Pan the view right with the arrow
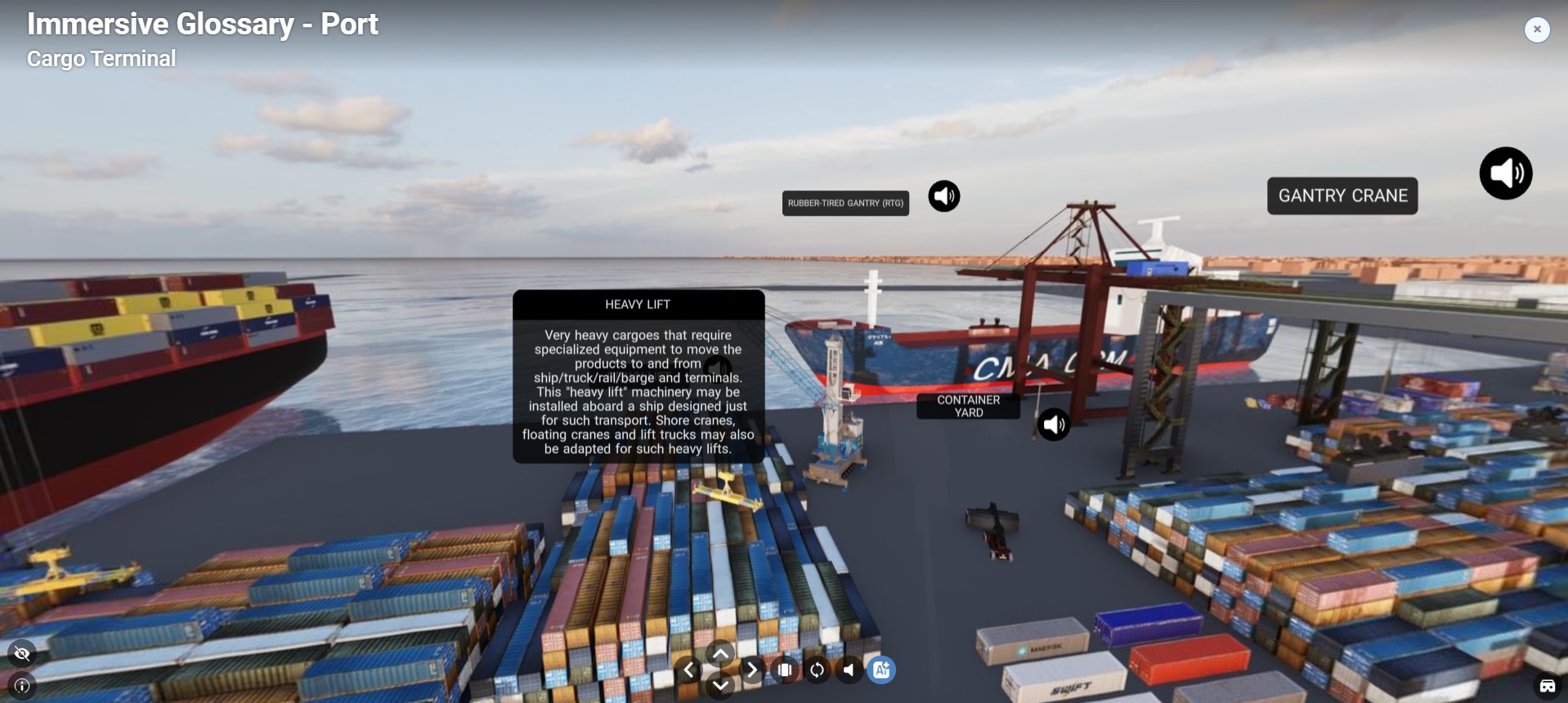The height and width of the screenshot is (703, 1568). coord(751,670)
